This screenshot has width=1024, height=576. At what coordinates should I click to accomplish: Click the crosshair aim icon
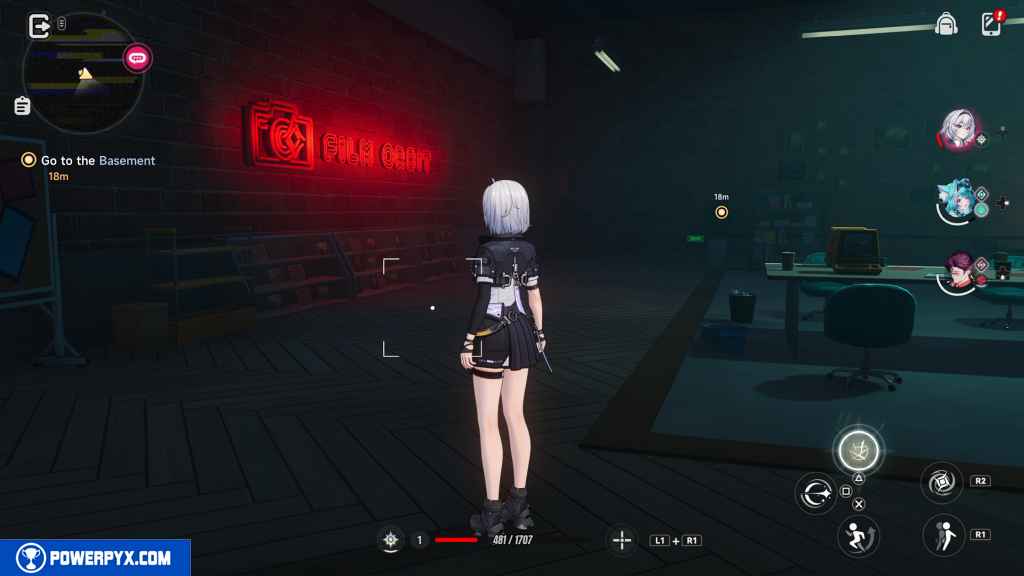[x=622, y=540]
